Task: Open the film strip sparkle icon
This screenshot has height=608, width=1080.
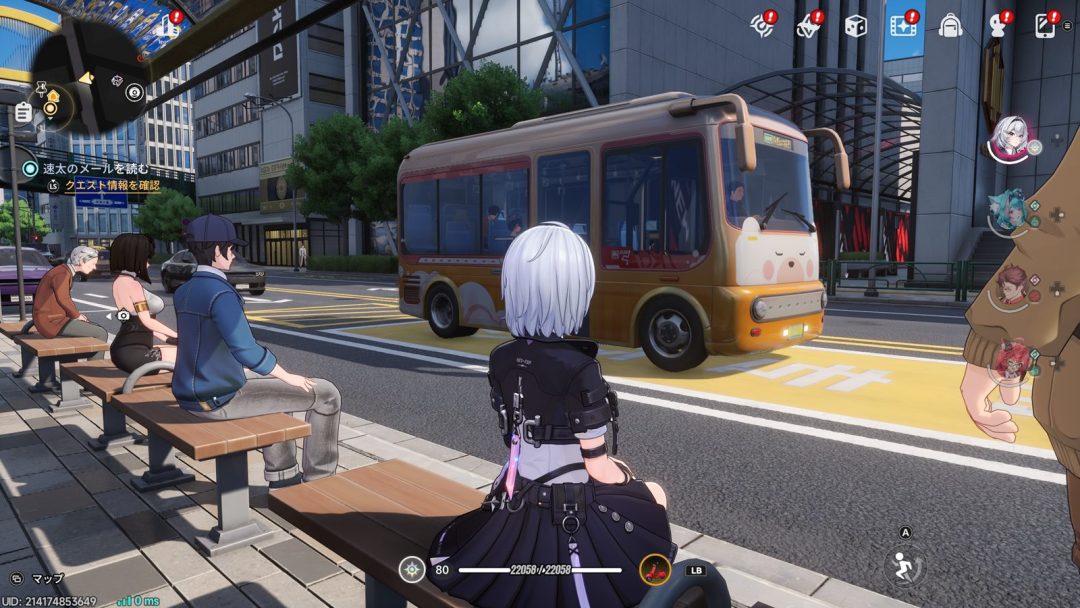Action: coord(903,26)
